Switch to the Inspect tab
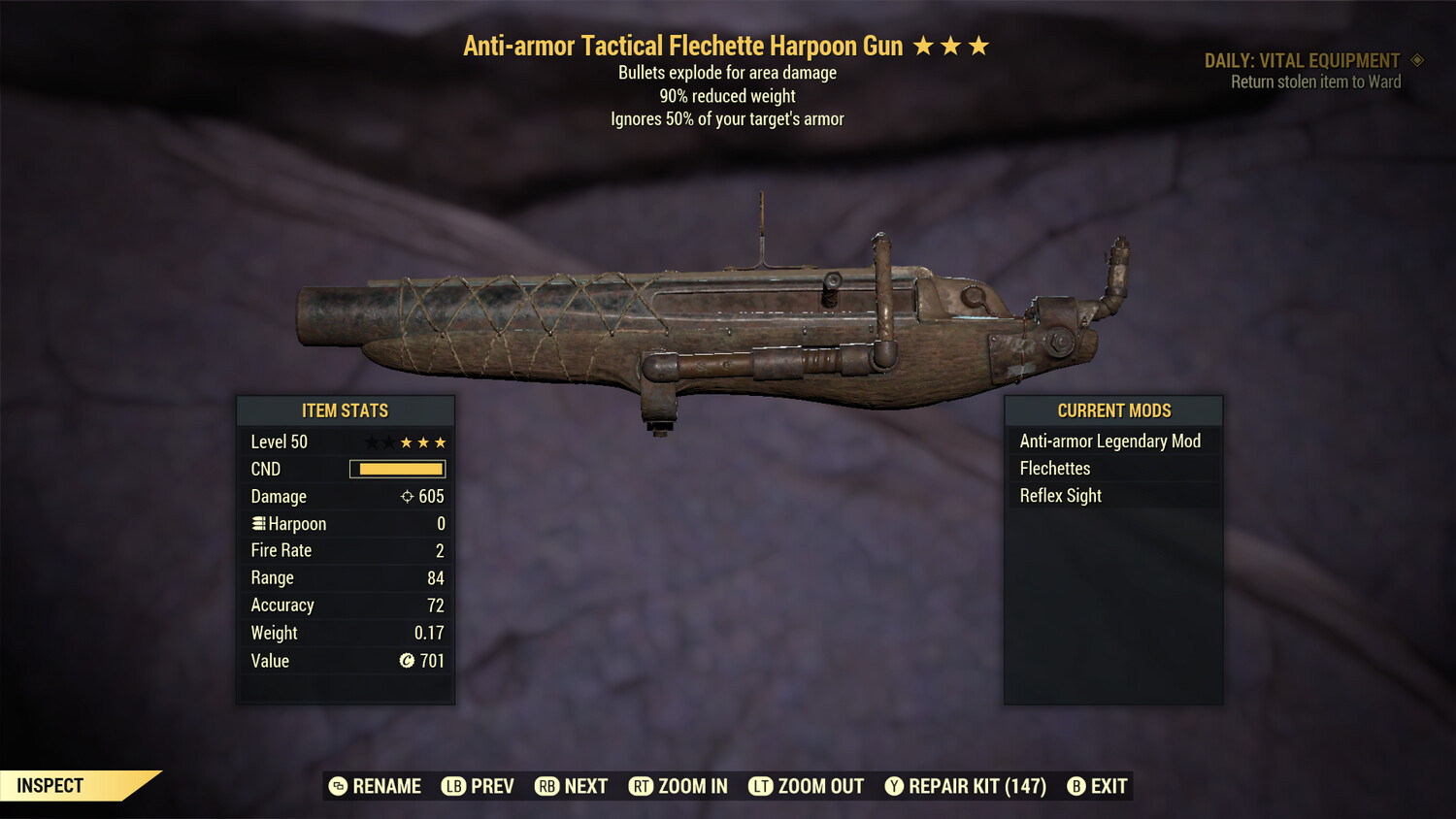This screenshot has width=1456, height=819. pos(49,785)
